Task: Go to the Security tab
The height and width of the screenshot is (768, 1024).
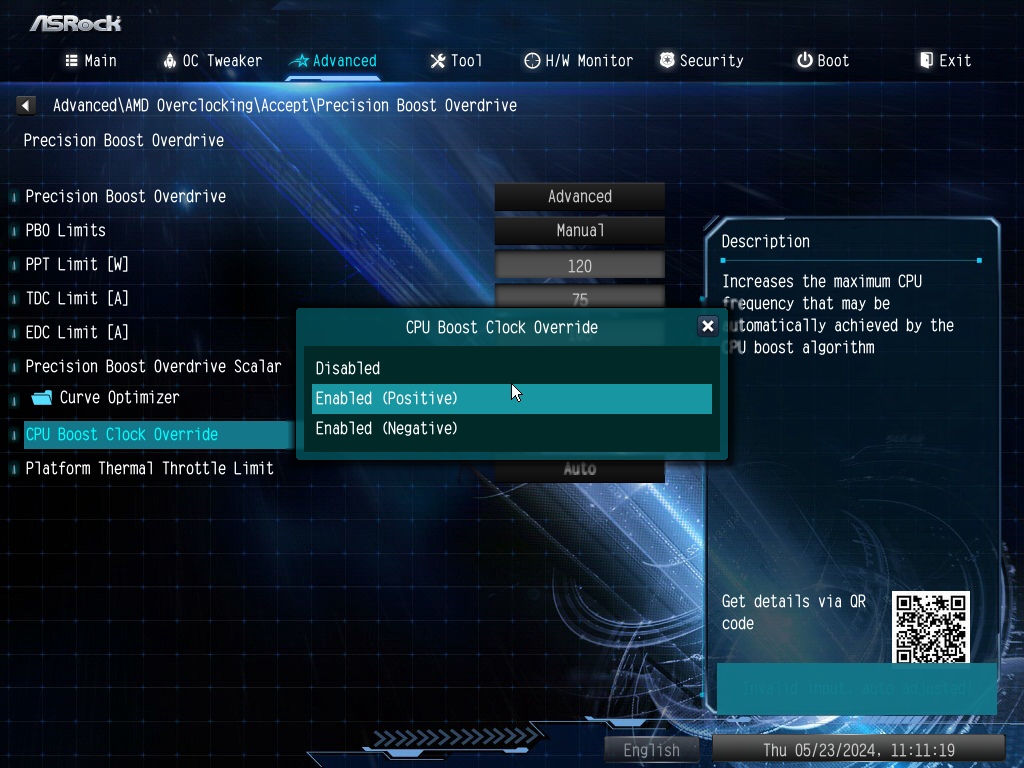Action: (x=701, y=61)
